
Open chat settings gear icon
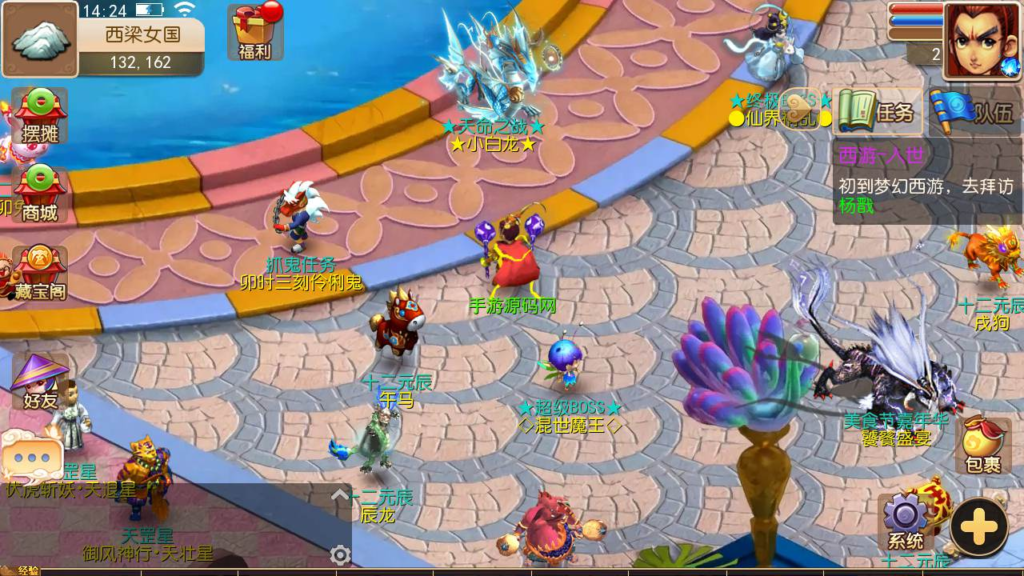coord(340,555)
